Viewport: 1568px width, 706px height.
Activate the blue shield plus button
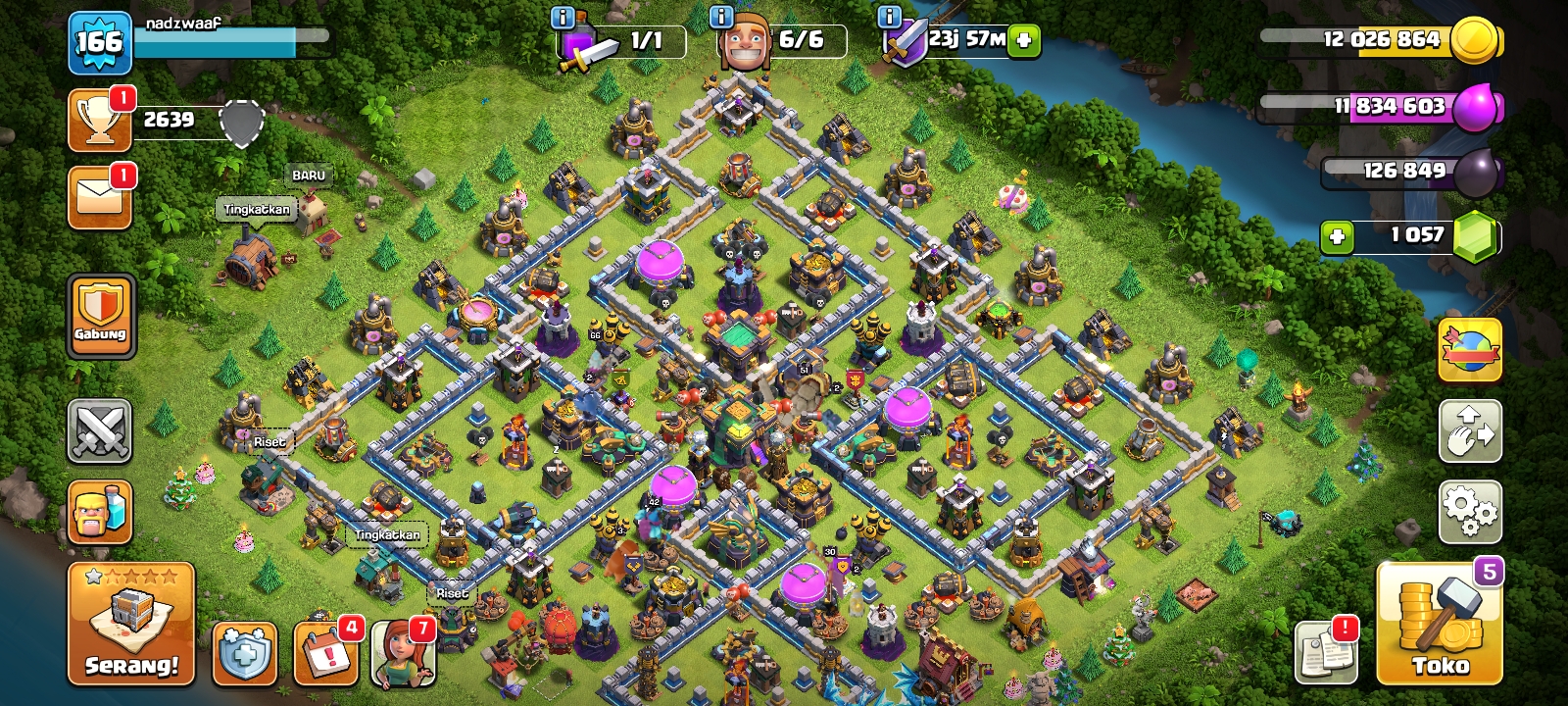[244, 652]
